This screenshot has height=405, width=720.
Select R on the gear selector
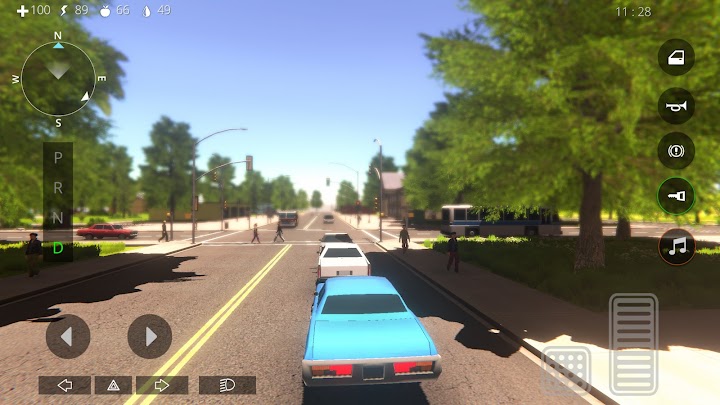point(58,187)
